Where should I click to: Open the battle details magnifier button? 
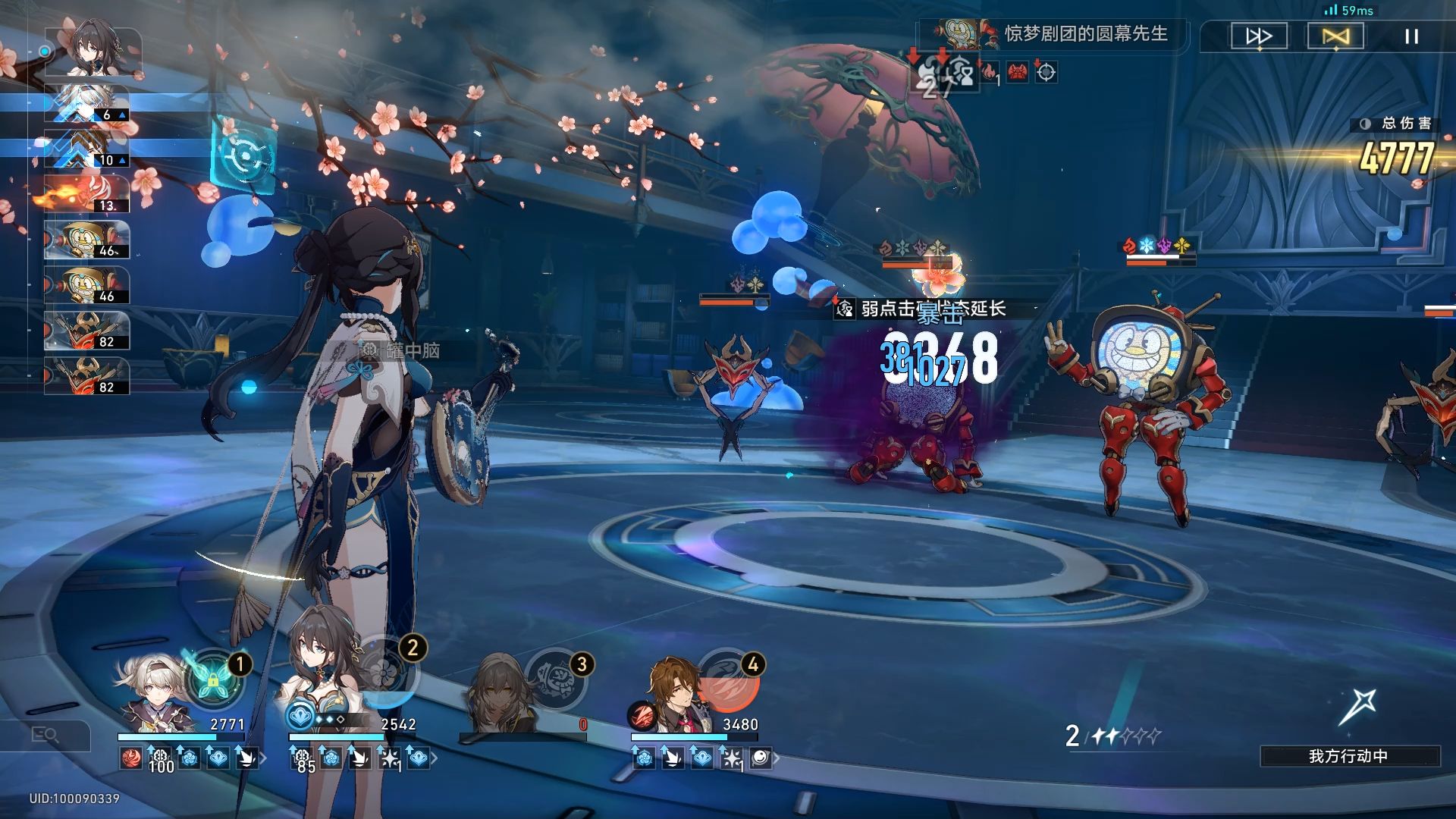[x=45, y=734]
